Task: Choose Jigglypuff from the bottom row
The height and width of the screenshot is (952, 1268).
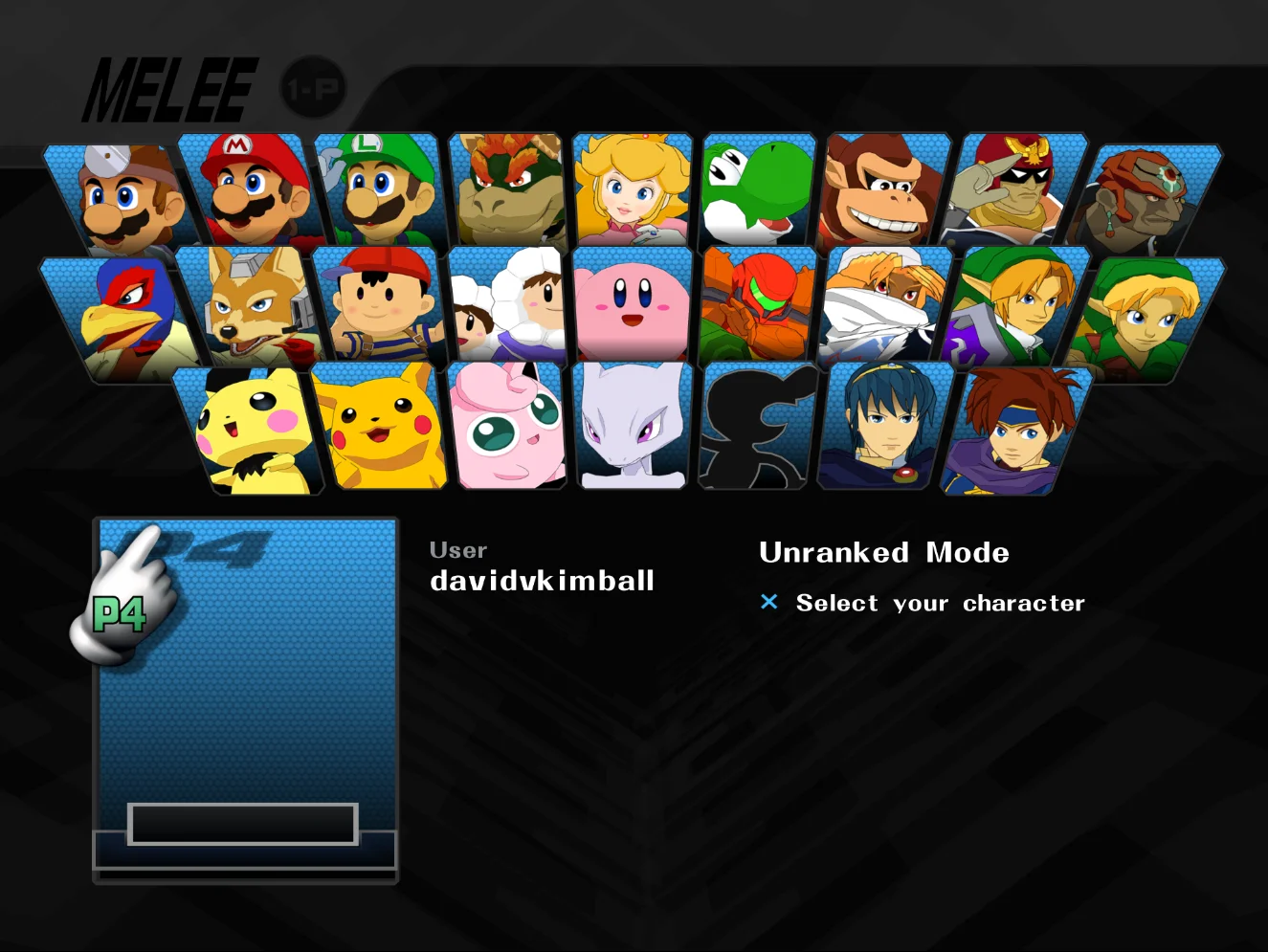Action: [507, 429]
